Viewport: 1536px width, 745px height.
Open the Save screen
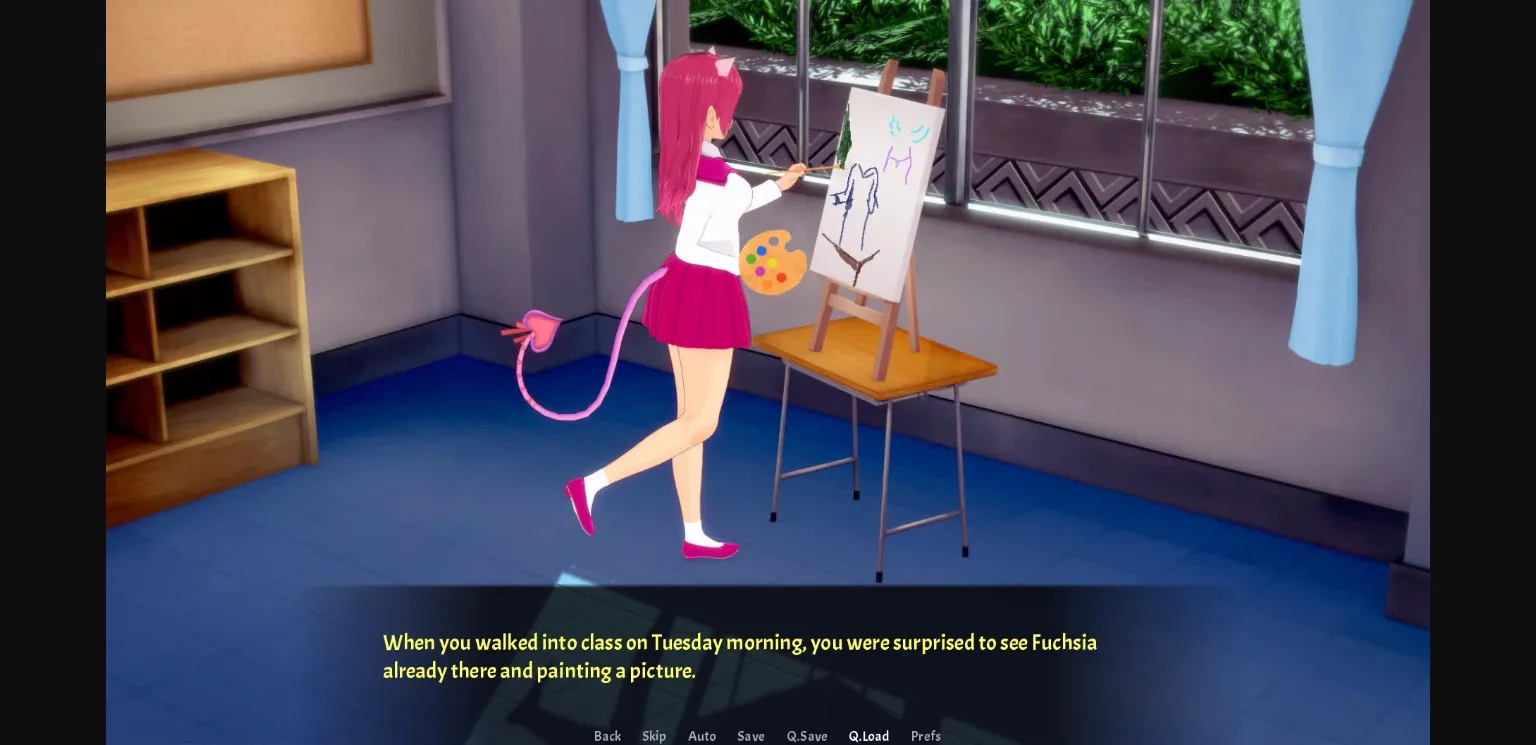(x=751, y=736)
